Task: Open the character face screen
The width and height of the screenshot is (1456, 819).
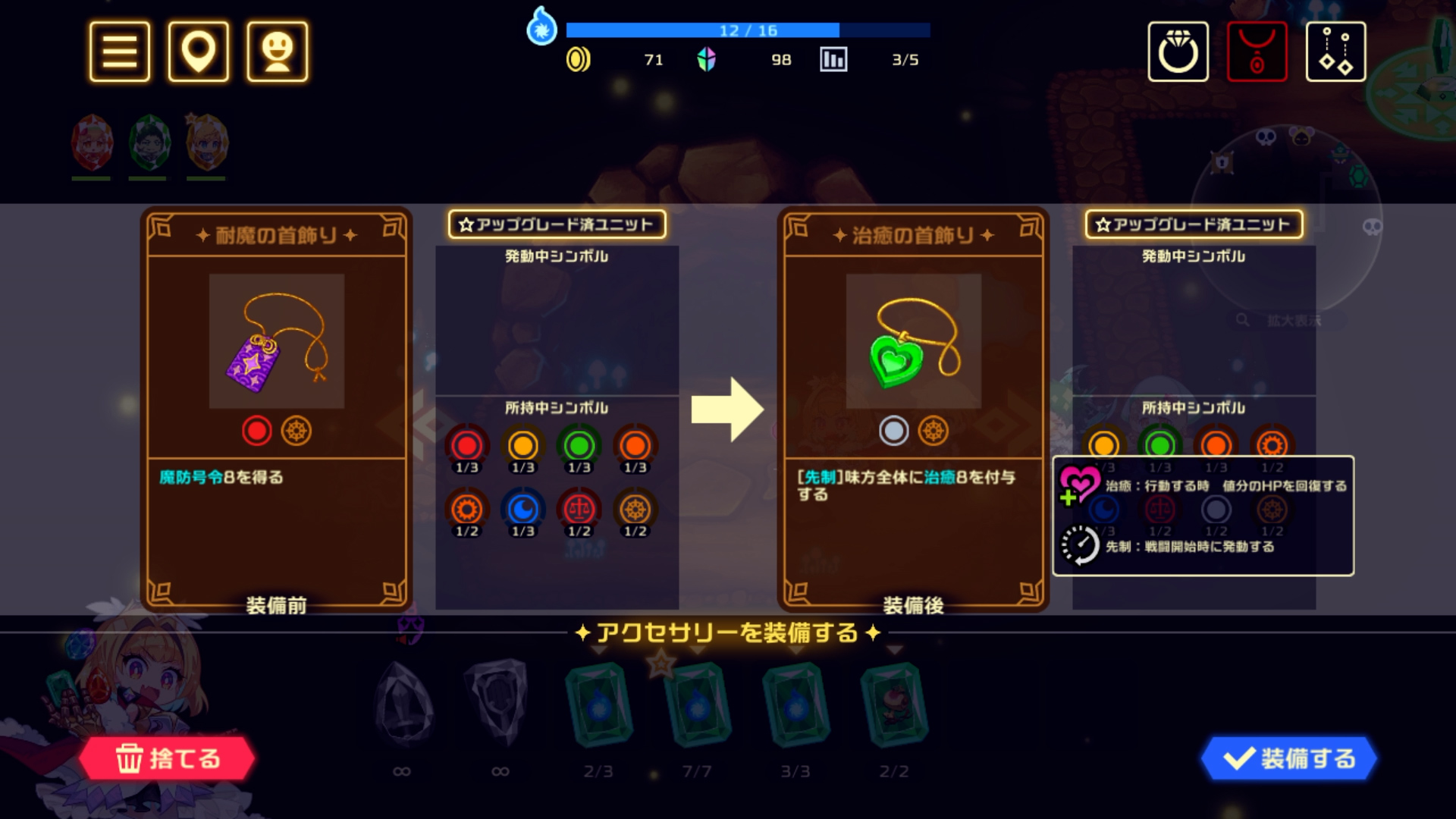Action: (278, 52)
